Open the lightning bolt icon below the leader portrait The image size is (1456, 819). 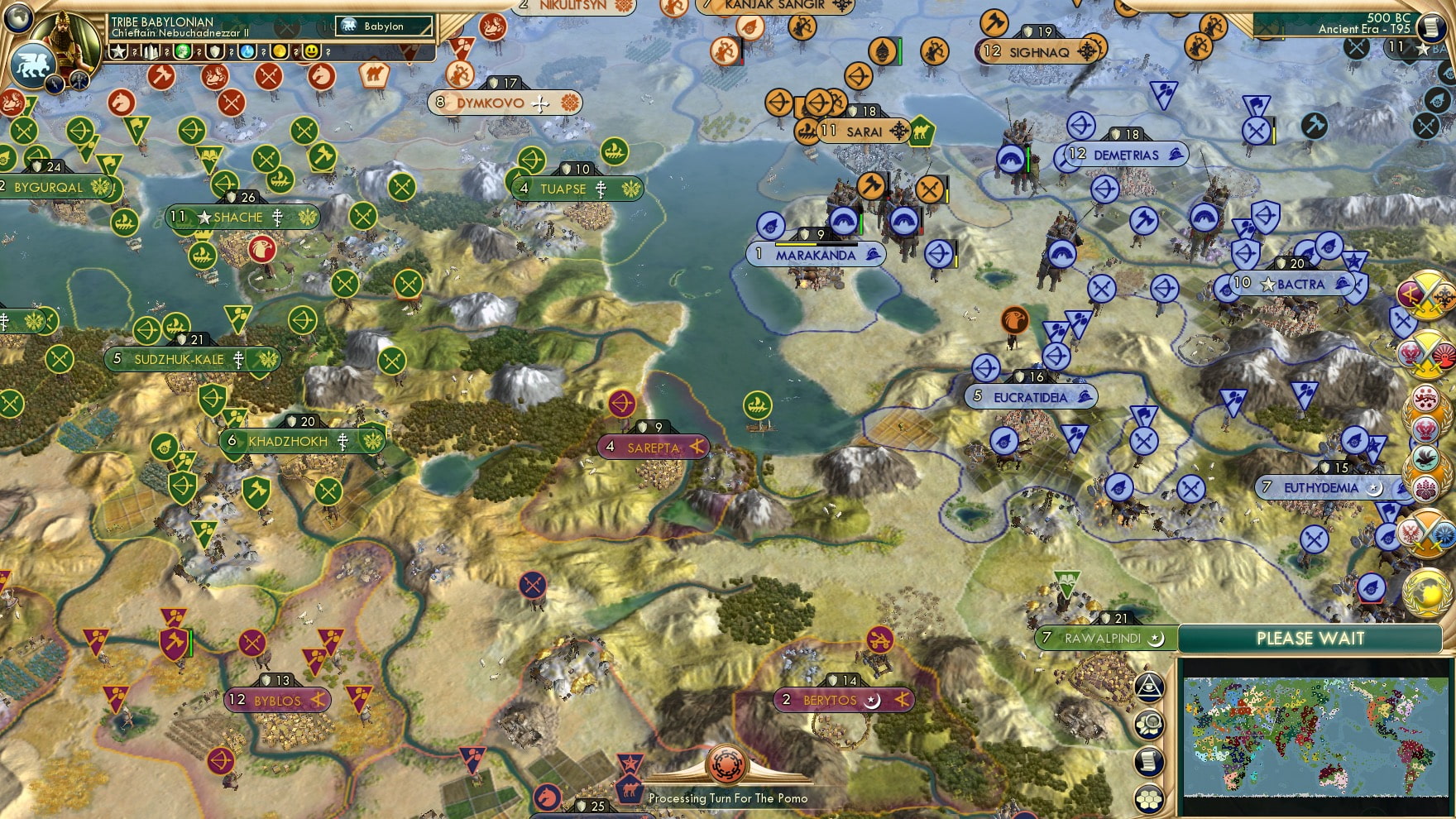pyautogui.click(x=54, y=84)
